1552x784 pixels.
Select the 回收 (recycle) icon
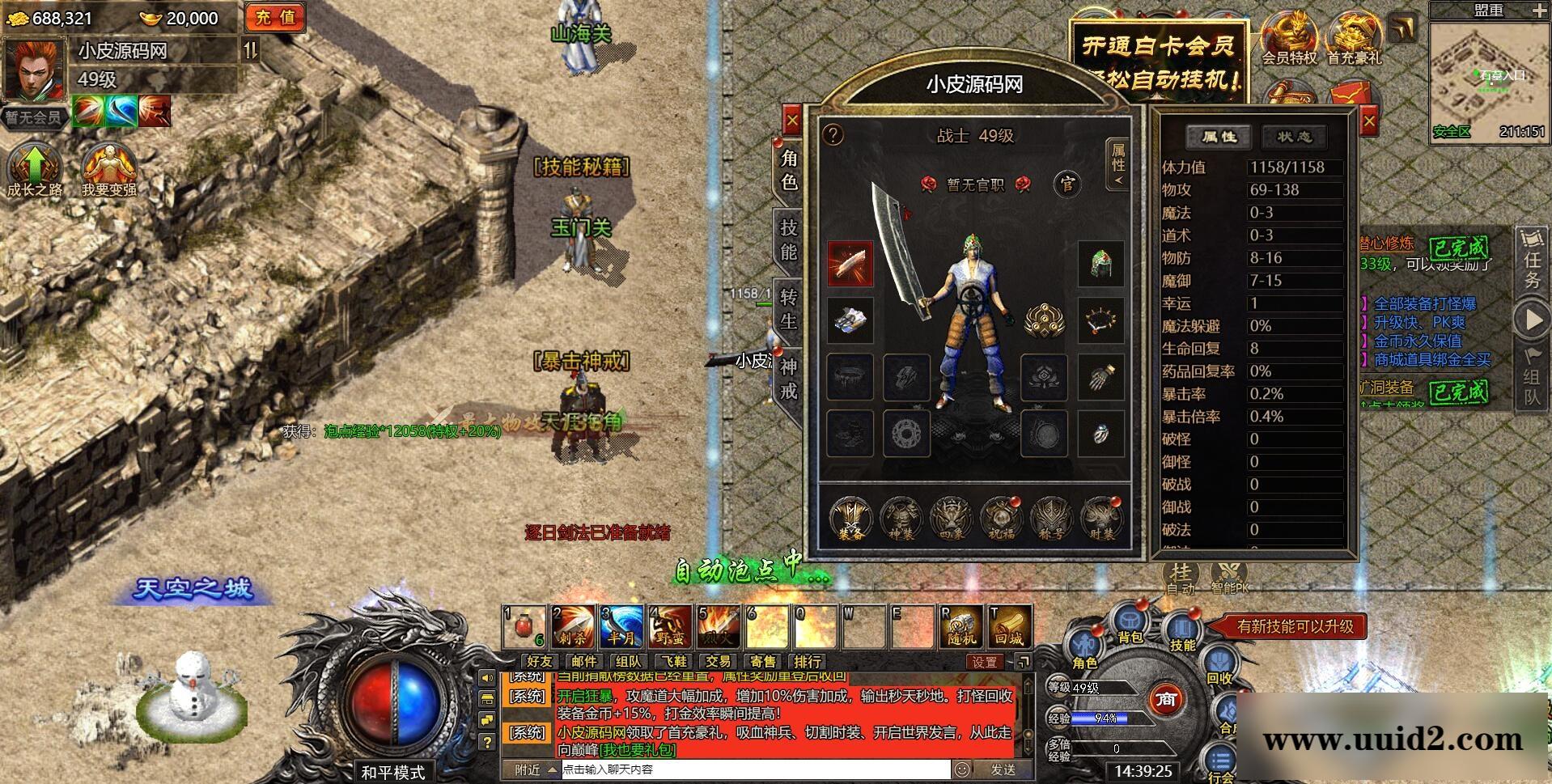click(1219, 659)
